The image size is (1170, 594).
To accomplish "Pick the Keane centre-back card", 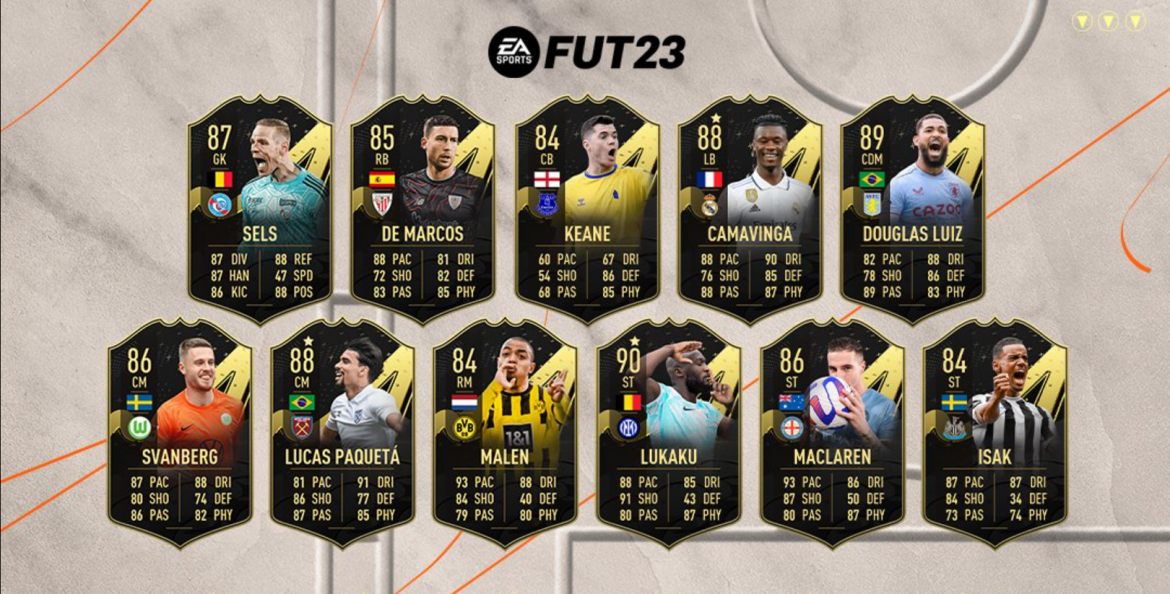I will (x=587, y=210).
